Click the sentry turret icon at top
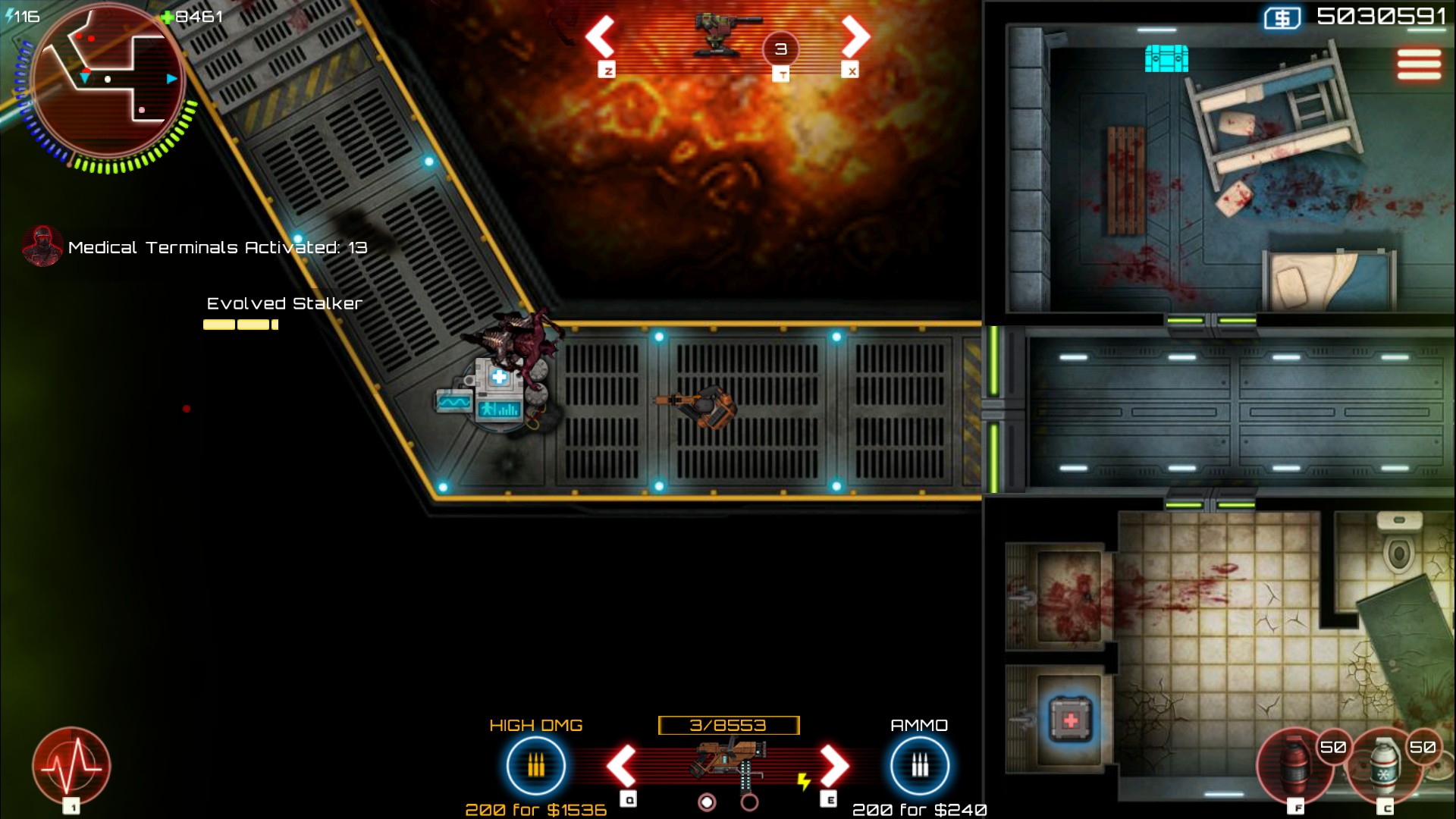The width and height of the screenshot is (1456, 819). pyautogui.click(x=717, y=34)
